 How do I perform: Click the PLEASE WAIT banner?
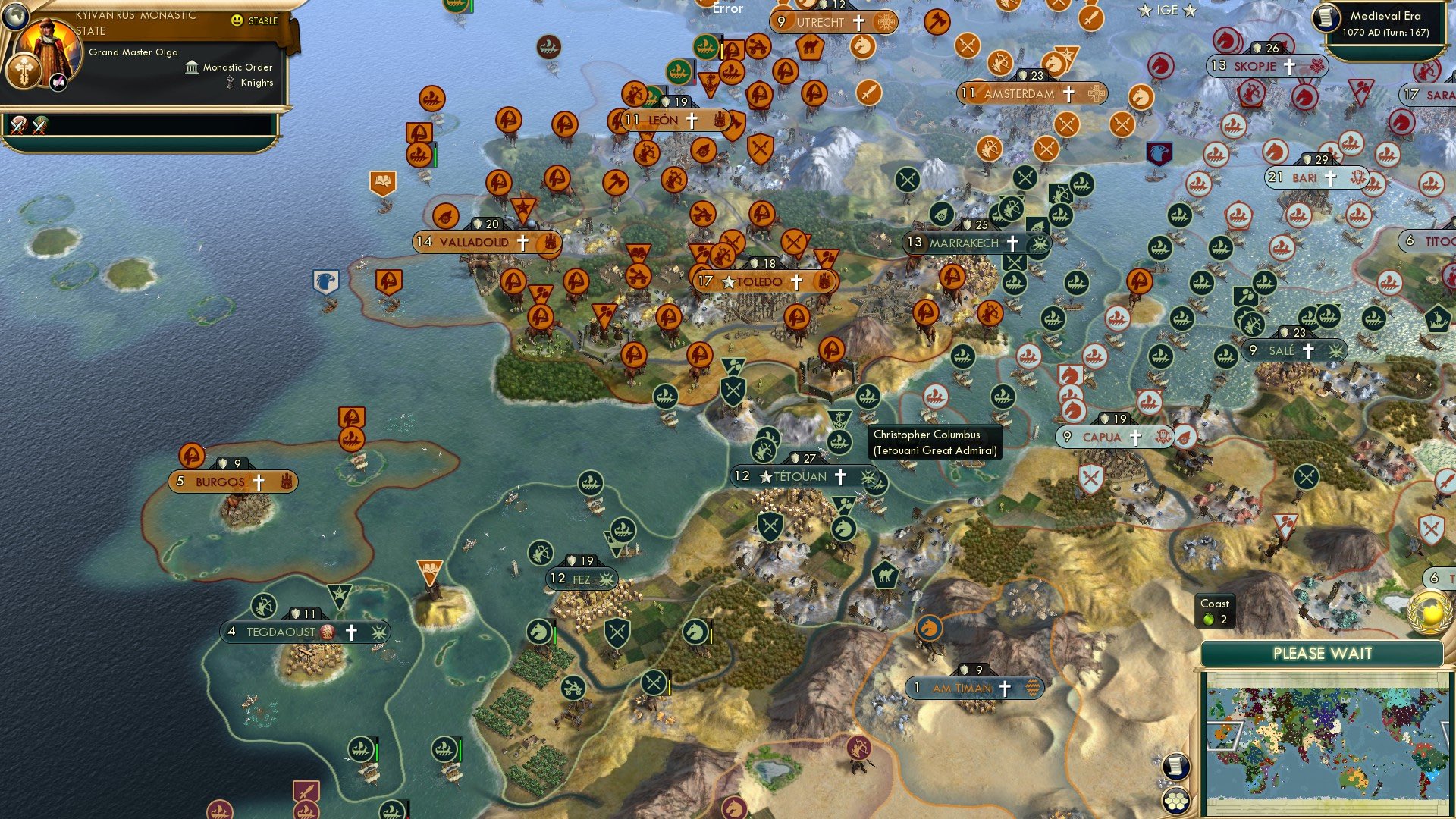point(1323,653)
